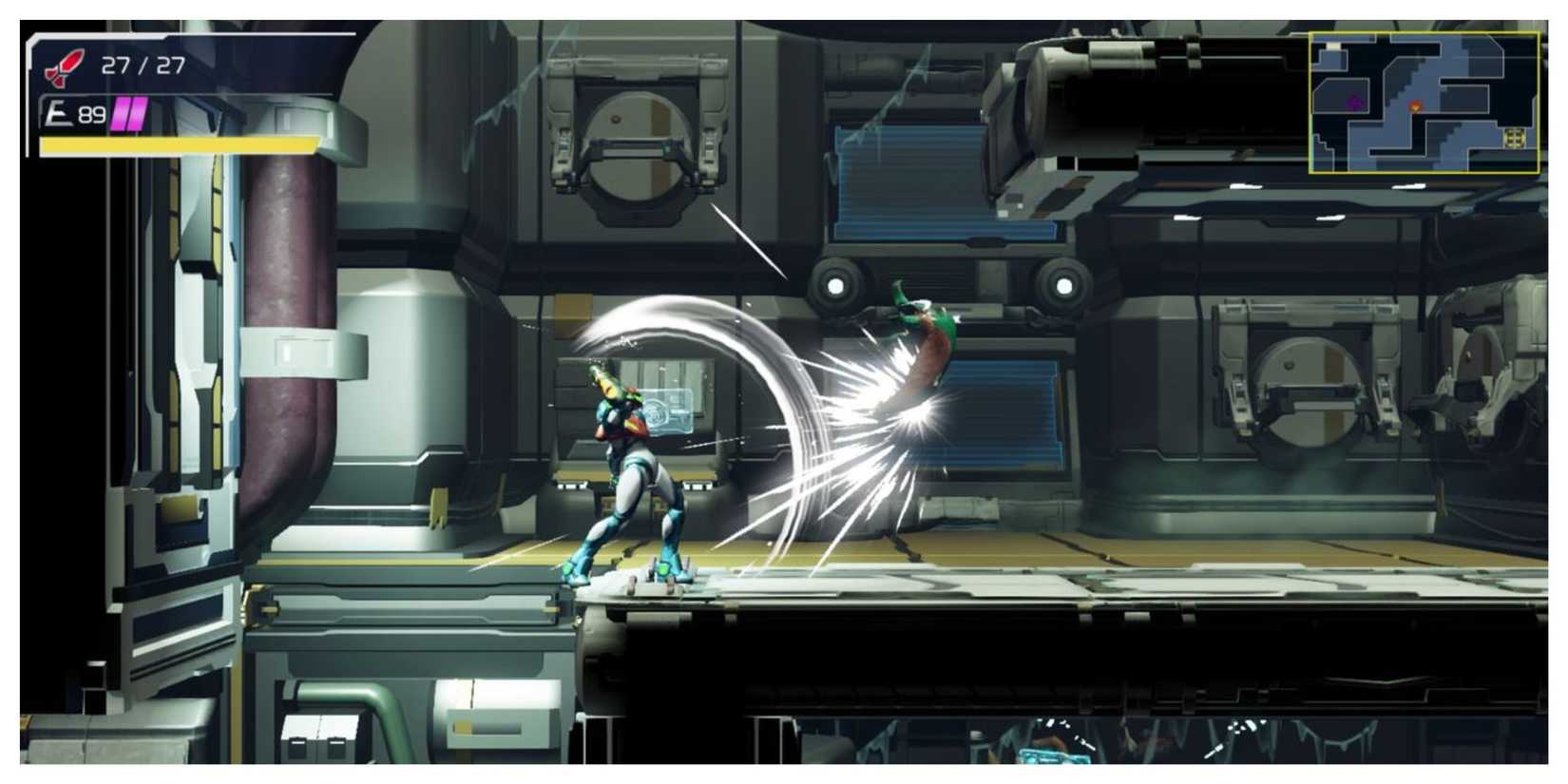
Task: Click the energy value 89 in the HUD
Action: click(92, 113)
